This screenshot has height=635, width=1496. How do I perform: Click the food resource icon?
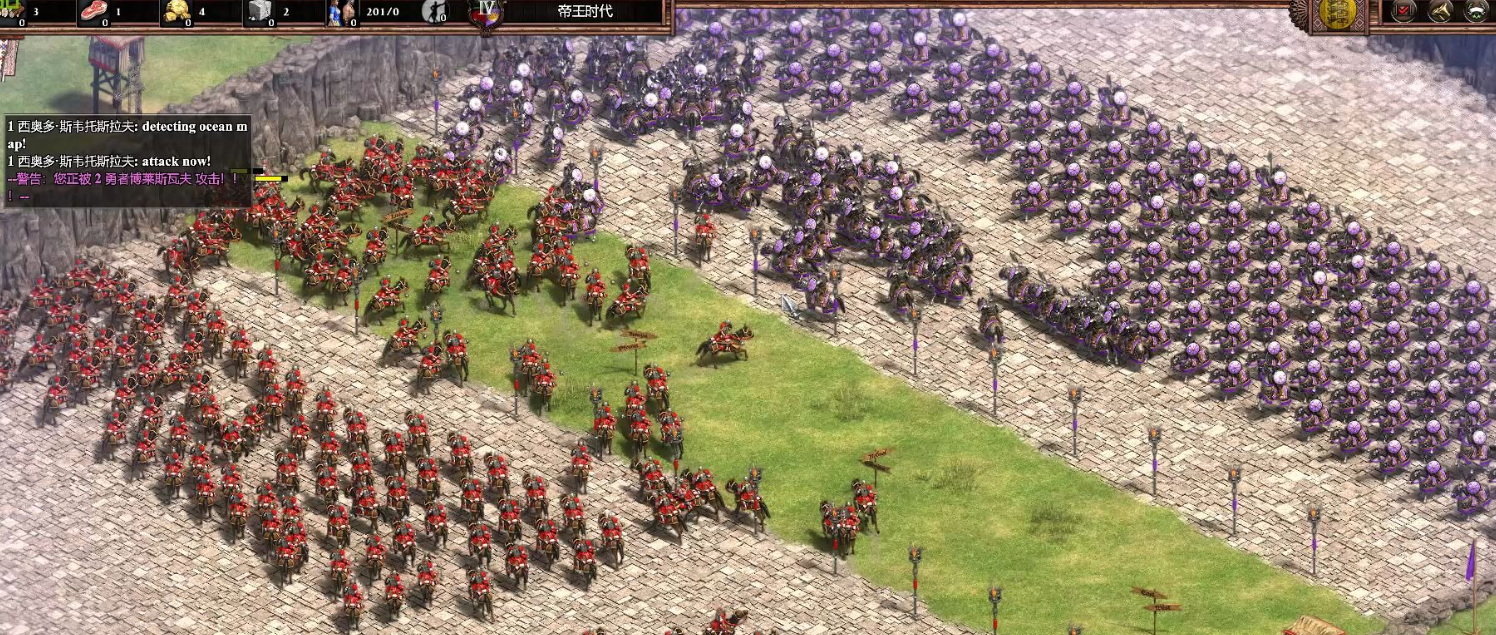(95, 11)
